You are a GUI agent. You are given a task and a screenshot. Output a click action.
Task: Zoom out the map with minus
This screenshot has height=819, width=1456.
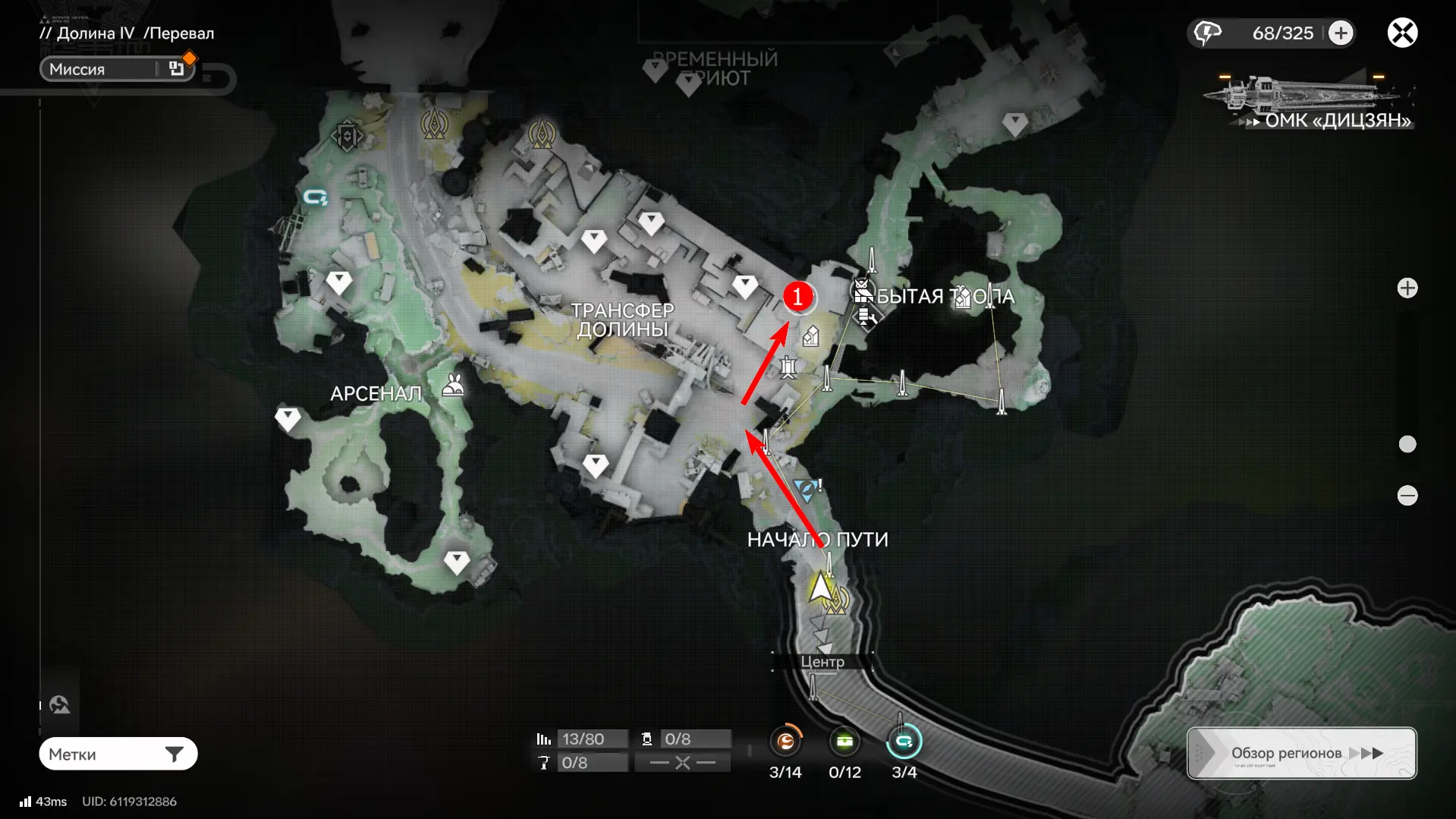click(x=1407, y=496)
